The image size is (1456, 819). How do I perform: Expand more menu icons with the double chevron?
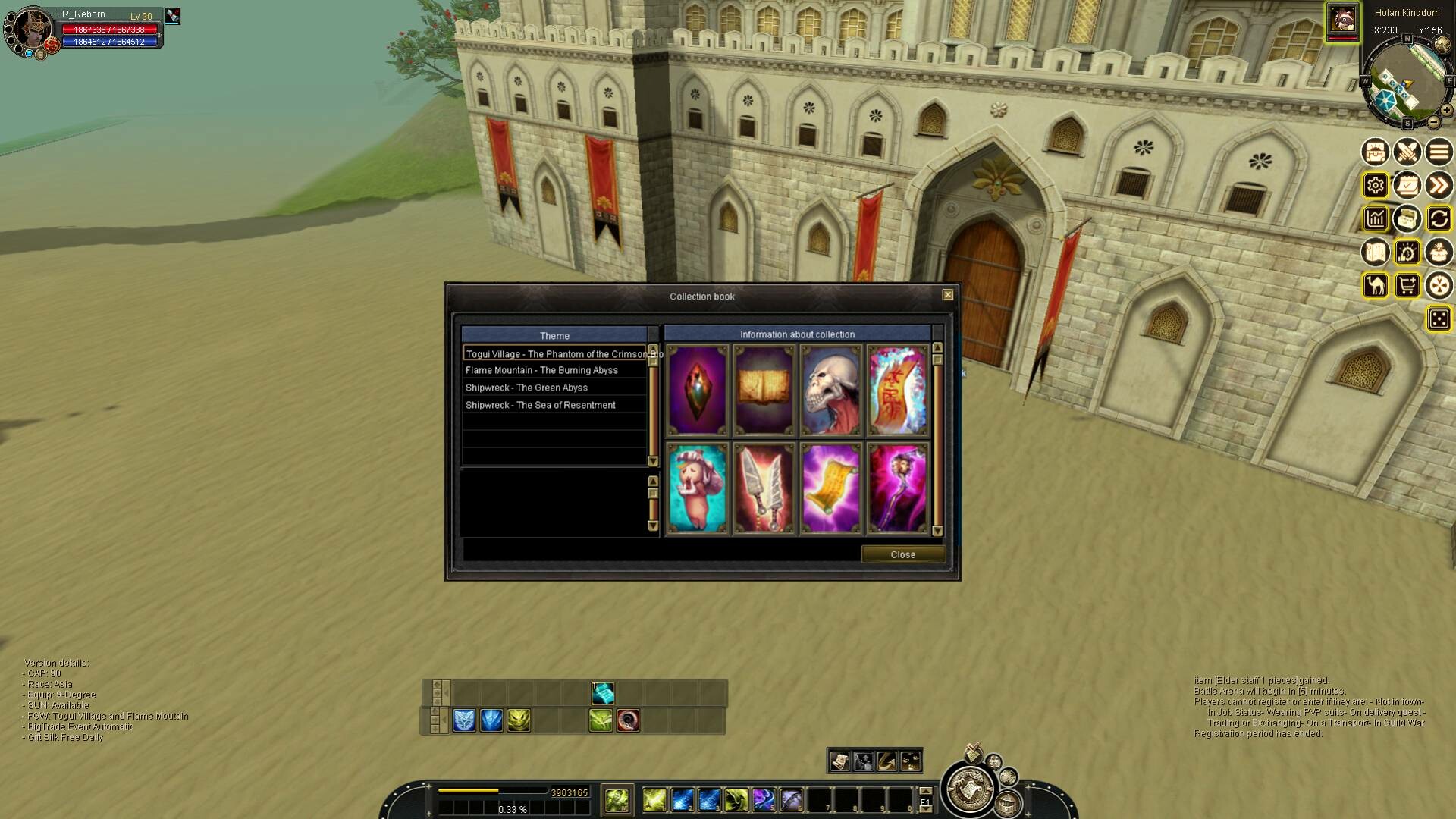1439,184
